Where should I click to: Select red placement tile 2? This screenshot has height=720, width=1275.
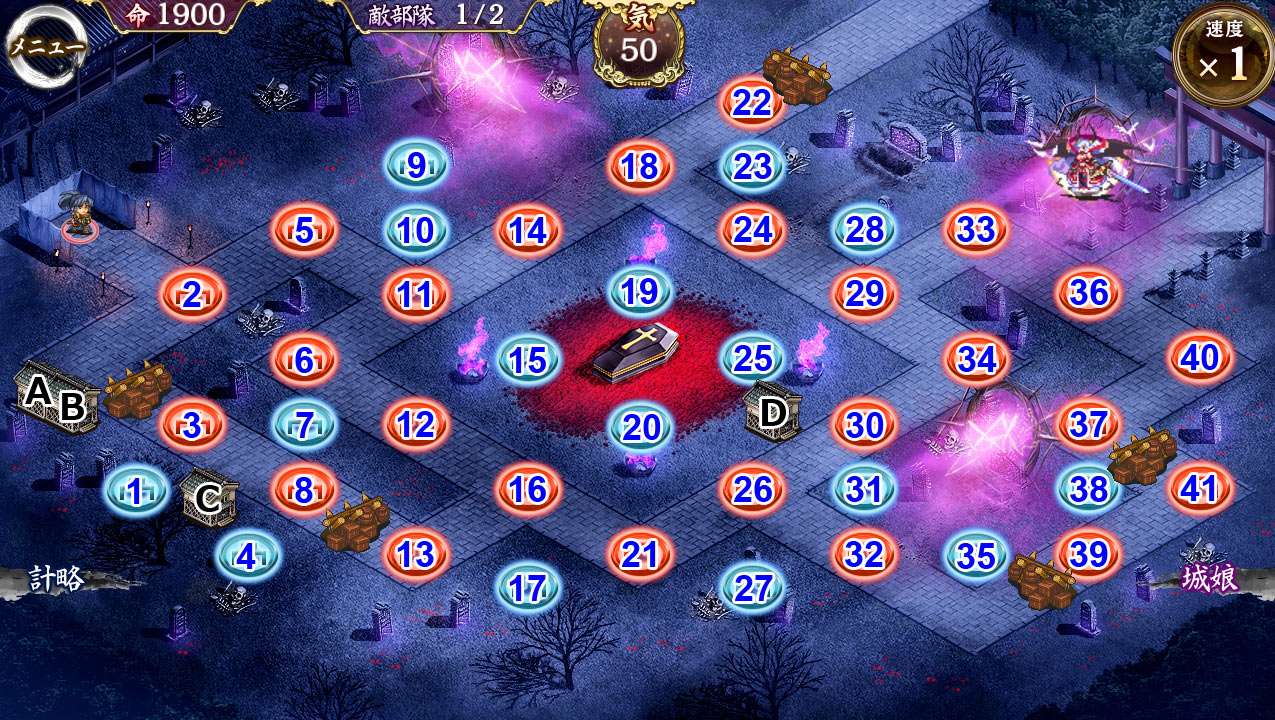[x=192, y=295]
